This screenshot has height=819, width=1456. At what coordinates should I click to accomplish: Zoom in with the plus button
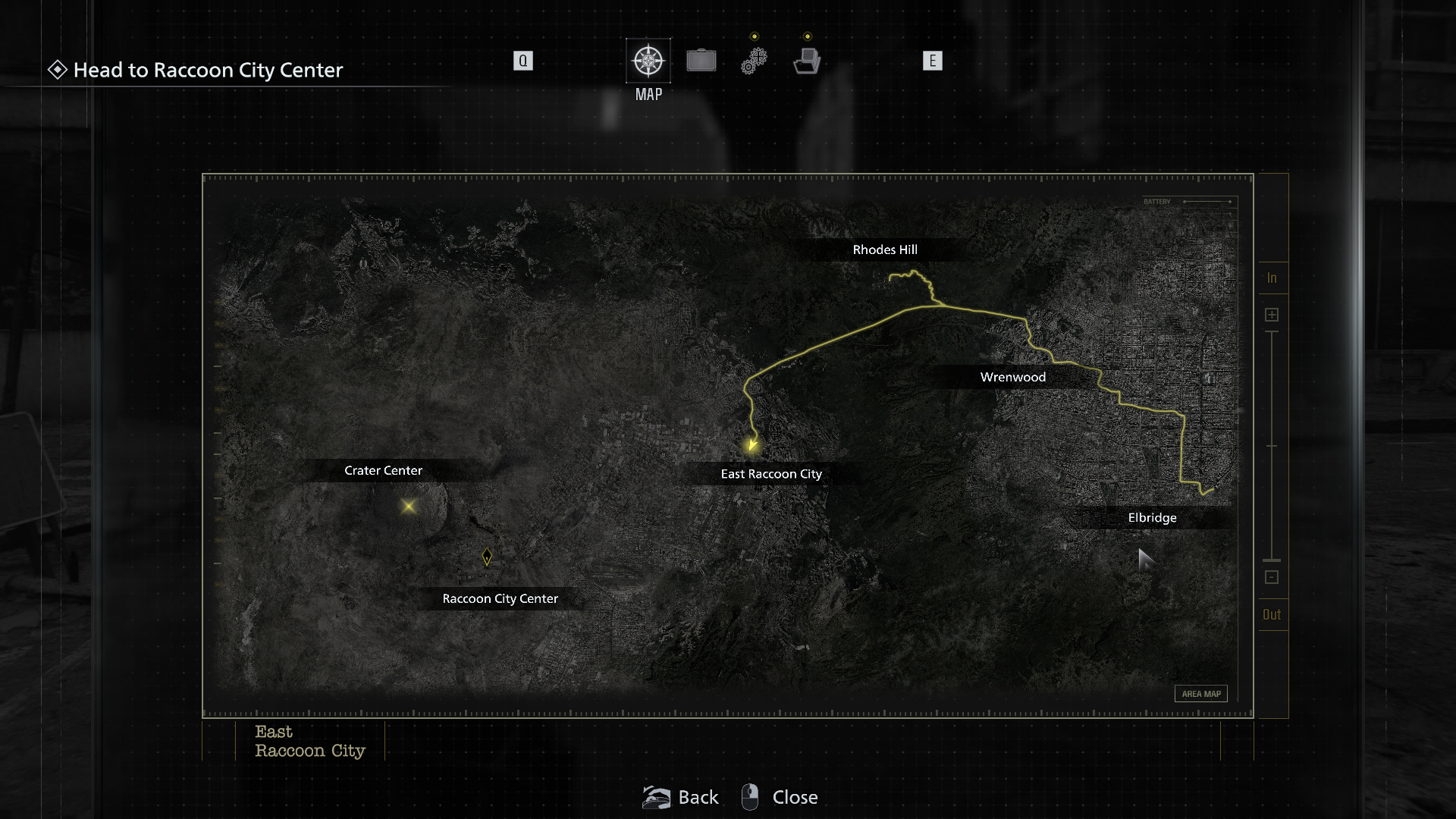(1272, 315)
